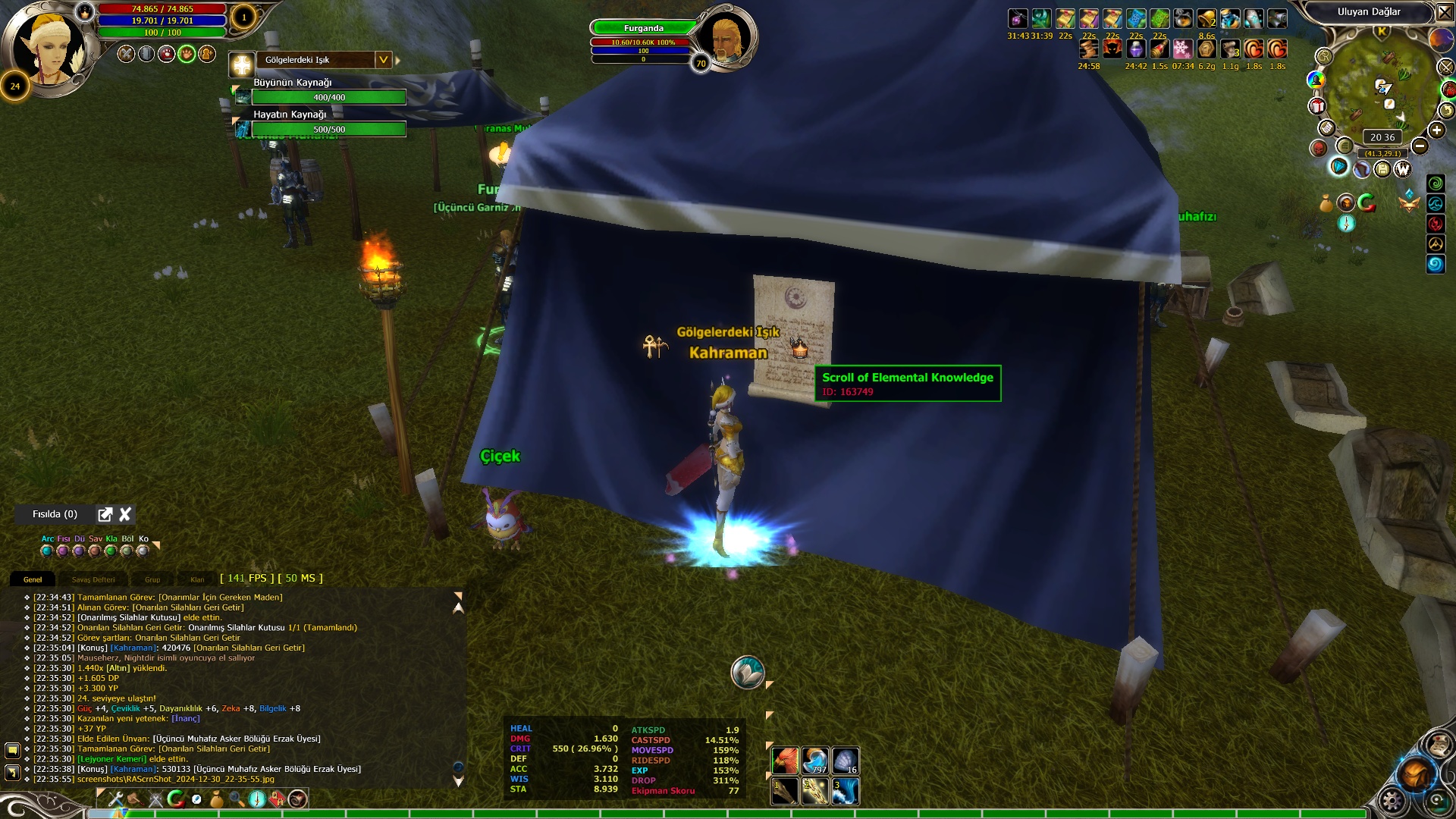Viewport: 1456px width, 819px height.
Task: Close the Fısılda whisper window
Action: pyautogui.click(x=125, y=514)
